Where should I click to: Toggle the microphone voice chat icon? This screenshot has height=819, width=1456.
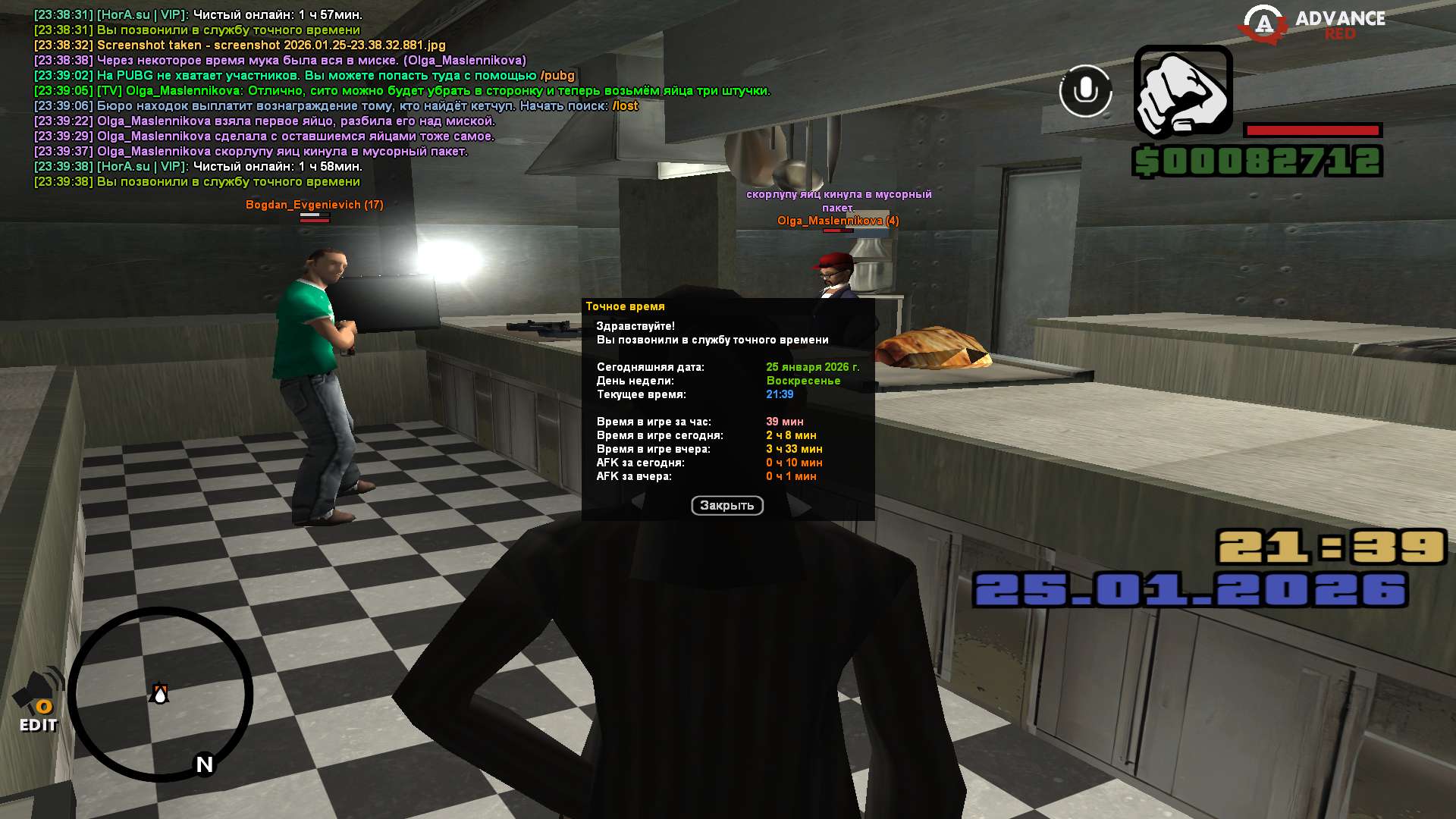pos(1085,91)
